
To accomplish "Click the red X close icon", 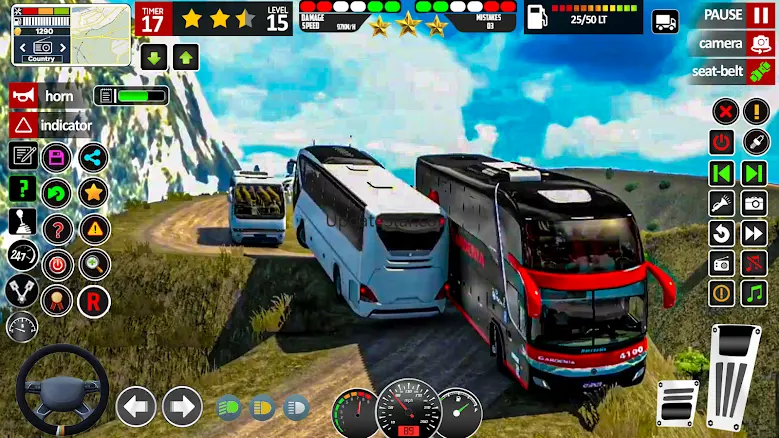I will pyautogui.click(x=724, y=111).
